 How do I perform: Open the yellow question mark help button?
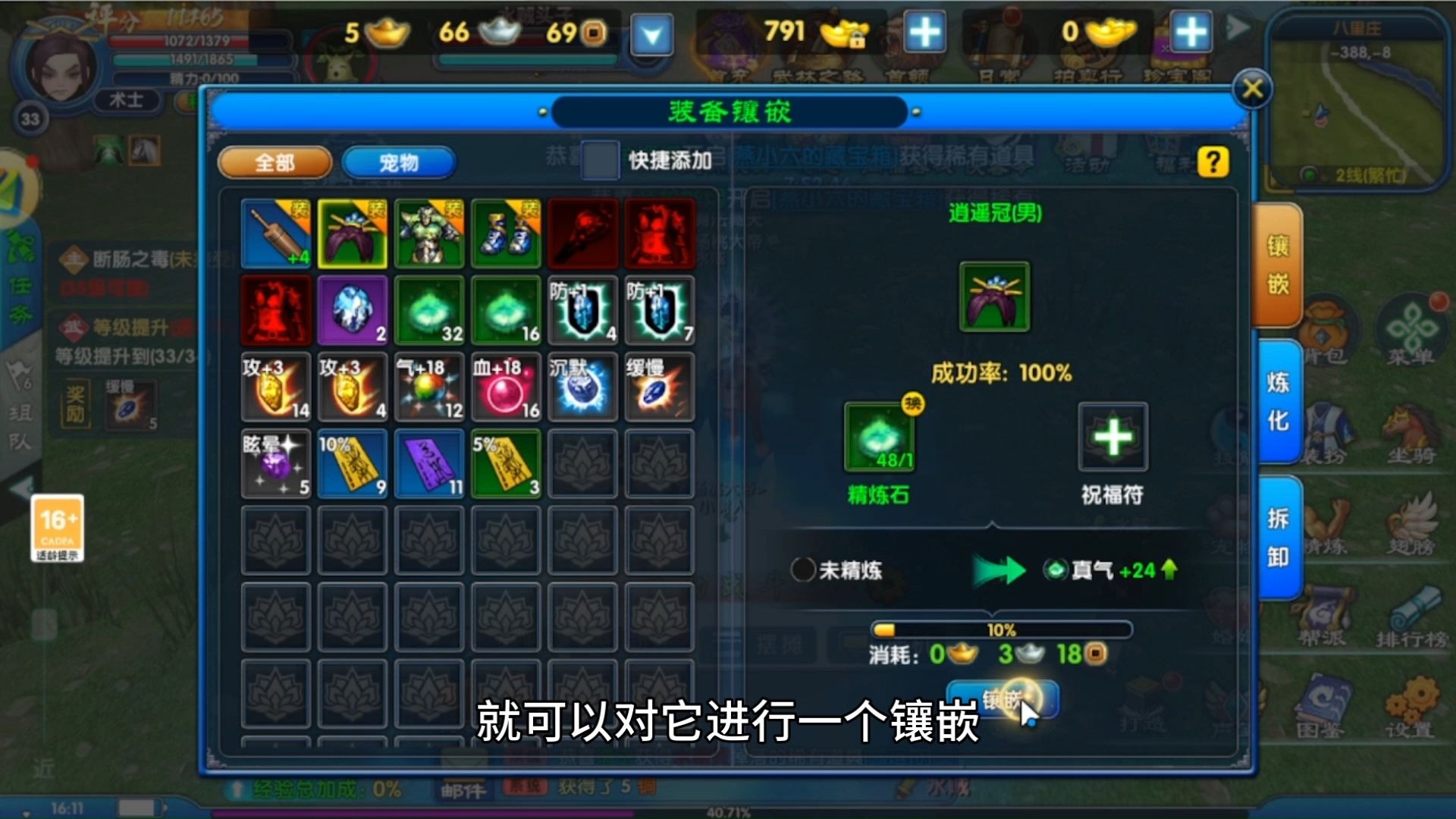[1213, 162]
